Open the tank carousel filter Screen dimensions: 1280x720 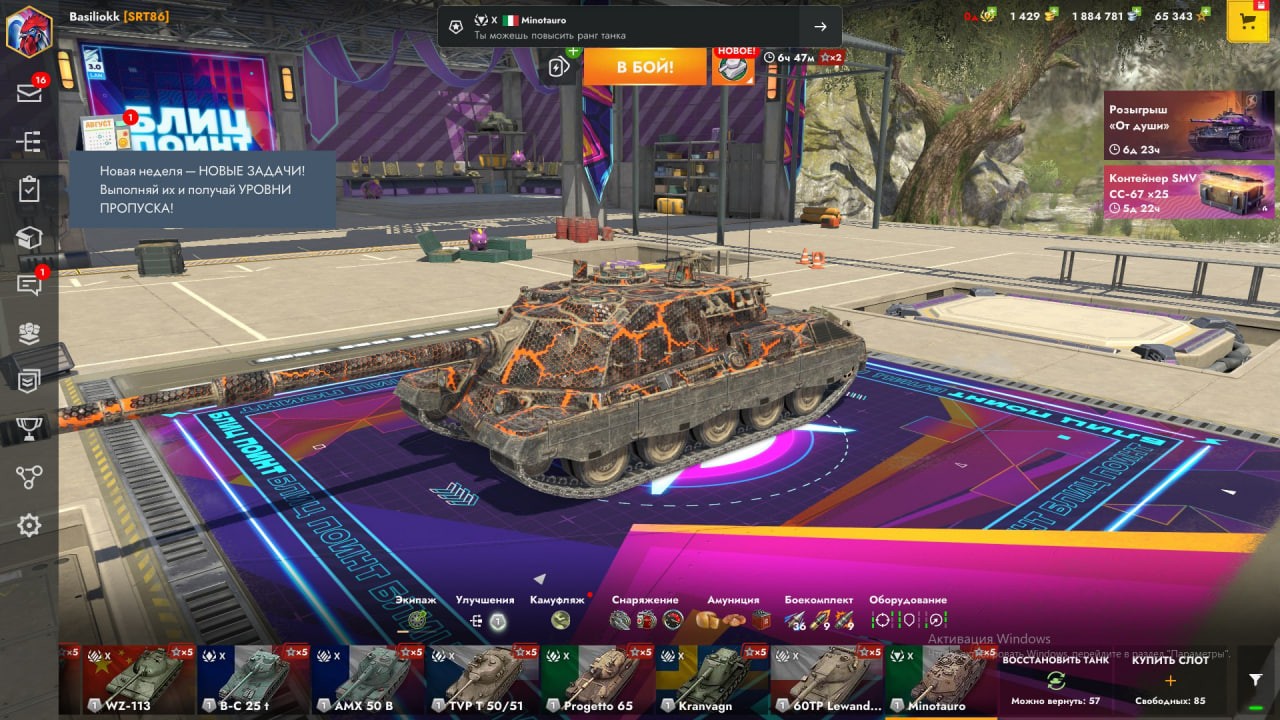point(1256,679)
